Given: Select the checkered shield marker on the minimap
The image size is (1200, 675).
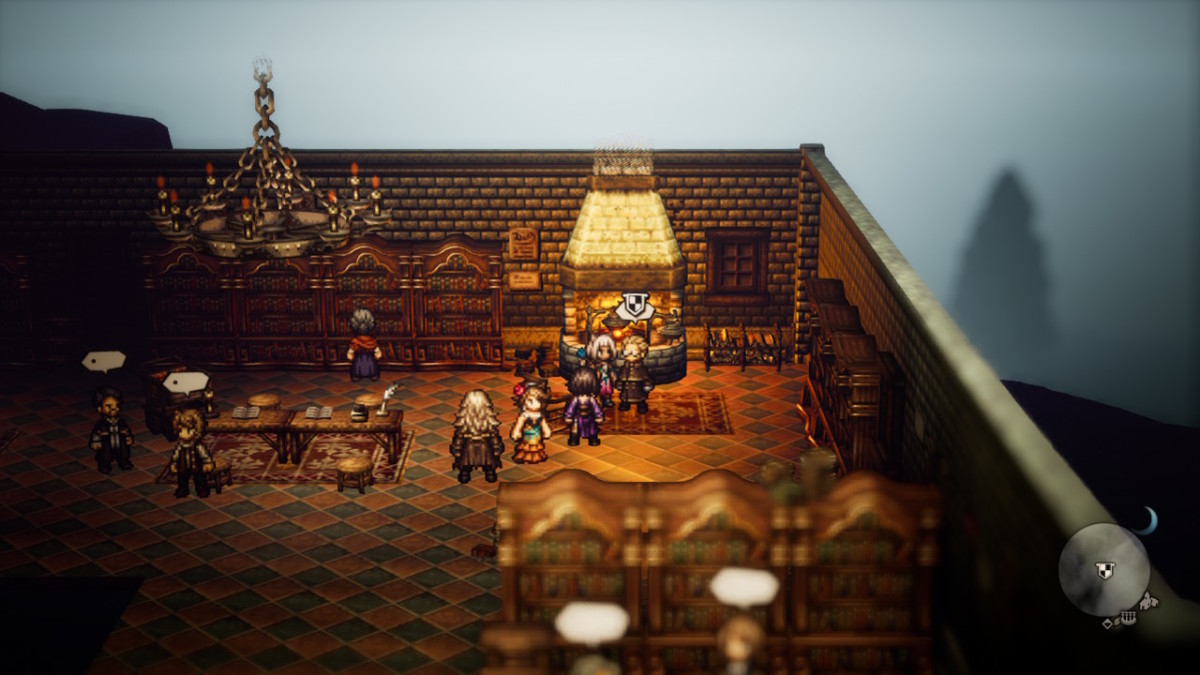Looking at the screenshot, I should pyautogui.click(x=1104, y=570).
